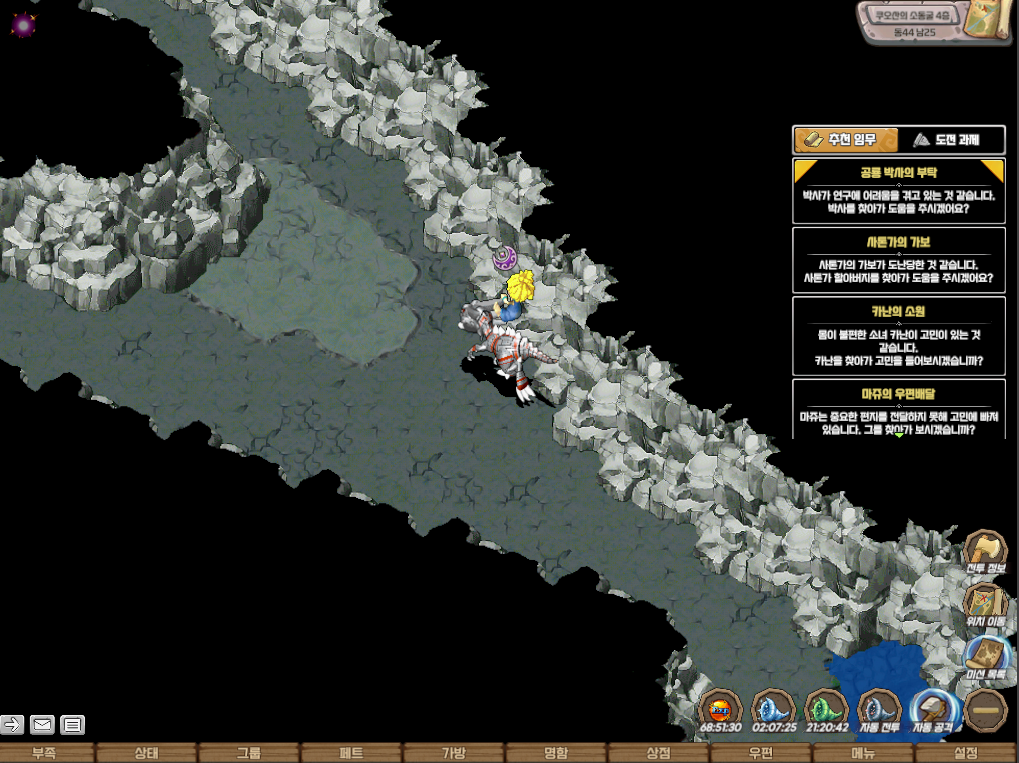This screenshot has width=1019, height=763.
Task: Open the envelope mail icon
Action: coord(42,724)
